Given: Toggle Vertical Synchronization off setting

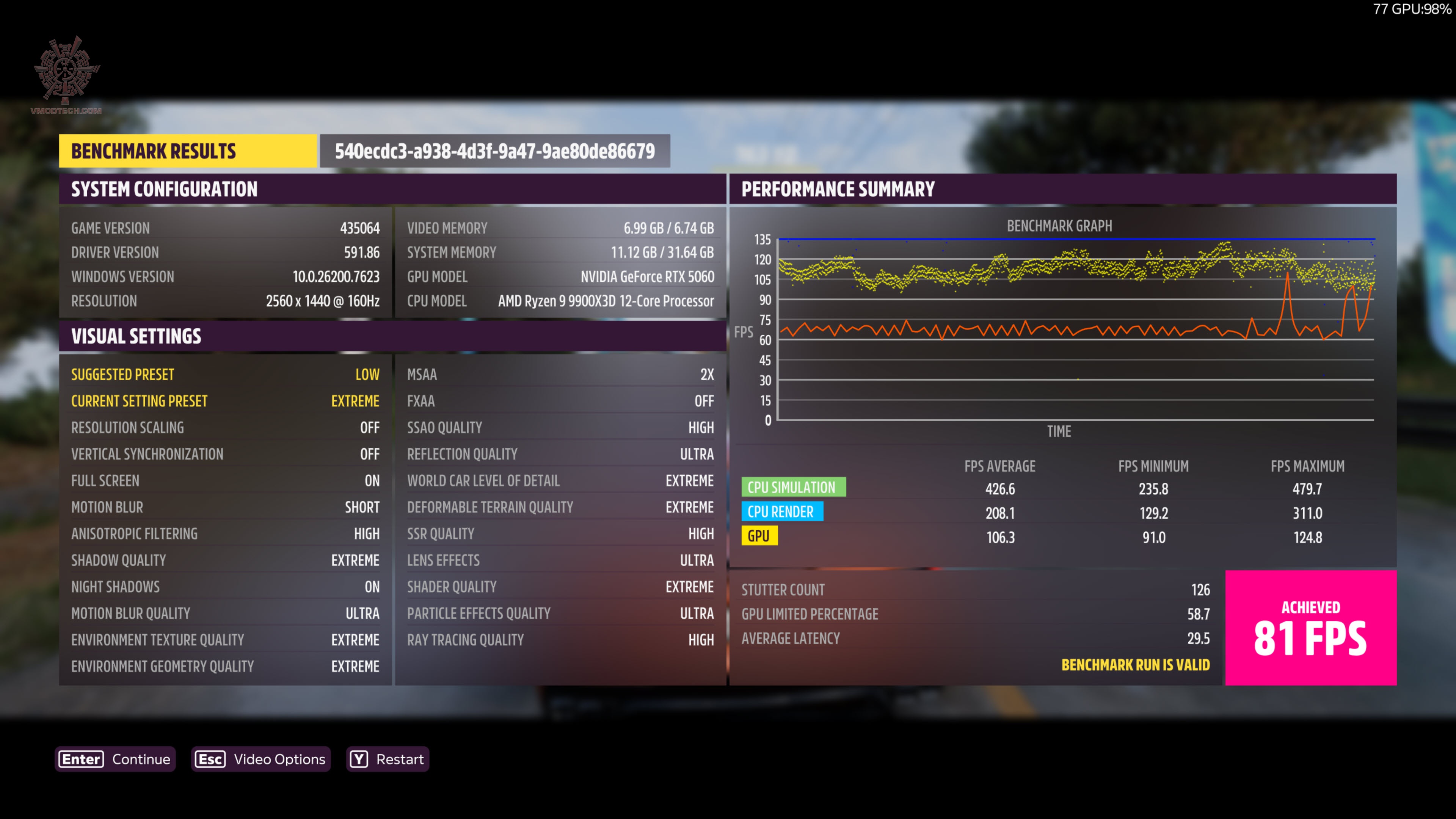Looking at the screenshot, I should pos(226,454).
